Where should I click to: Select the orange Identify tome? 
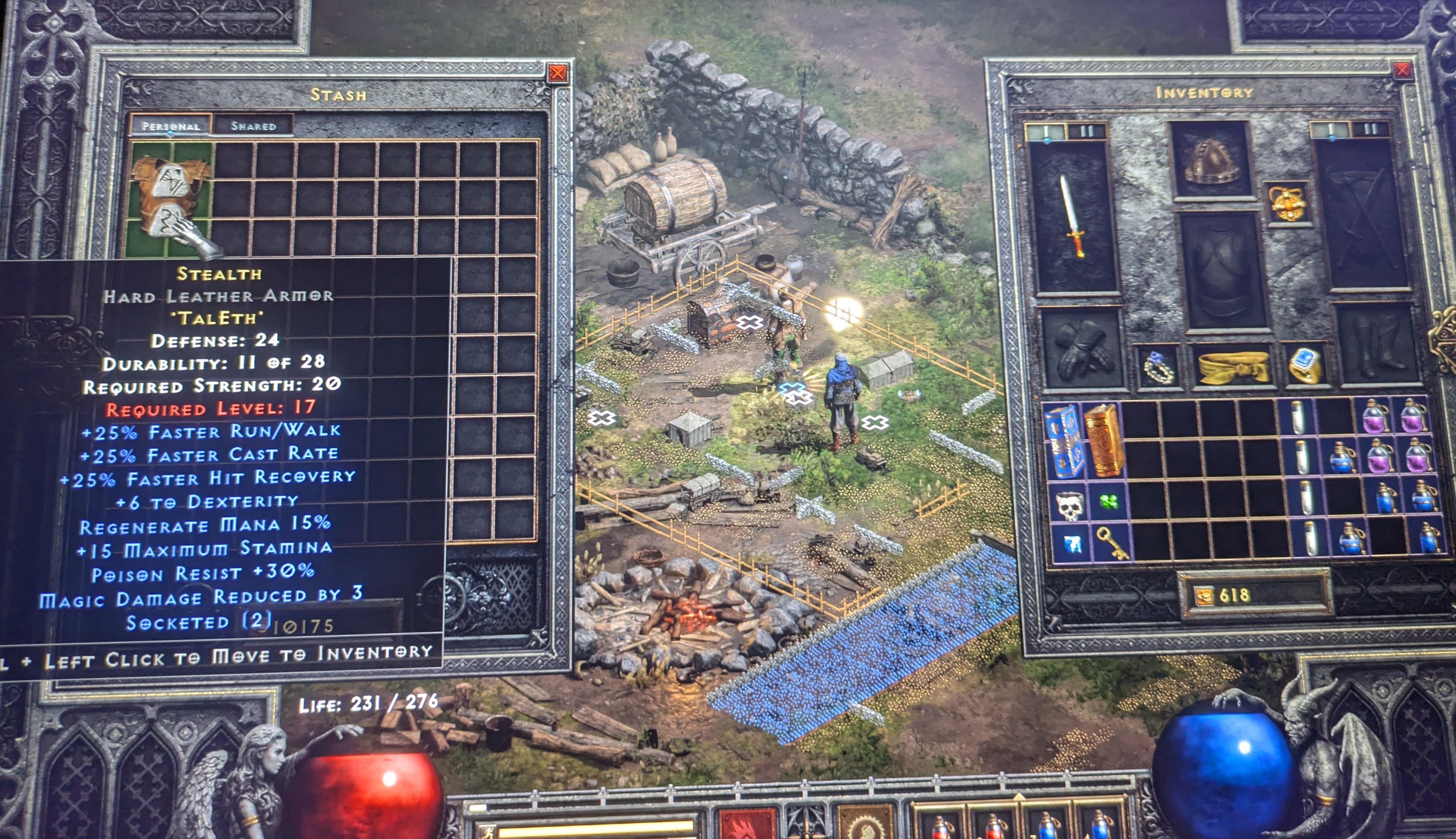click(x=1103, y=440)
